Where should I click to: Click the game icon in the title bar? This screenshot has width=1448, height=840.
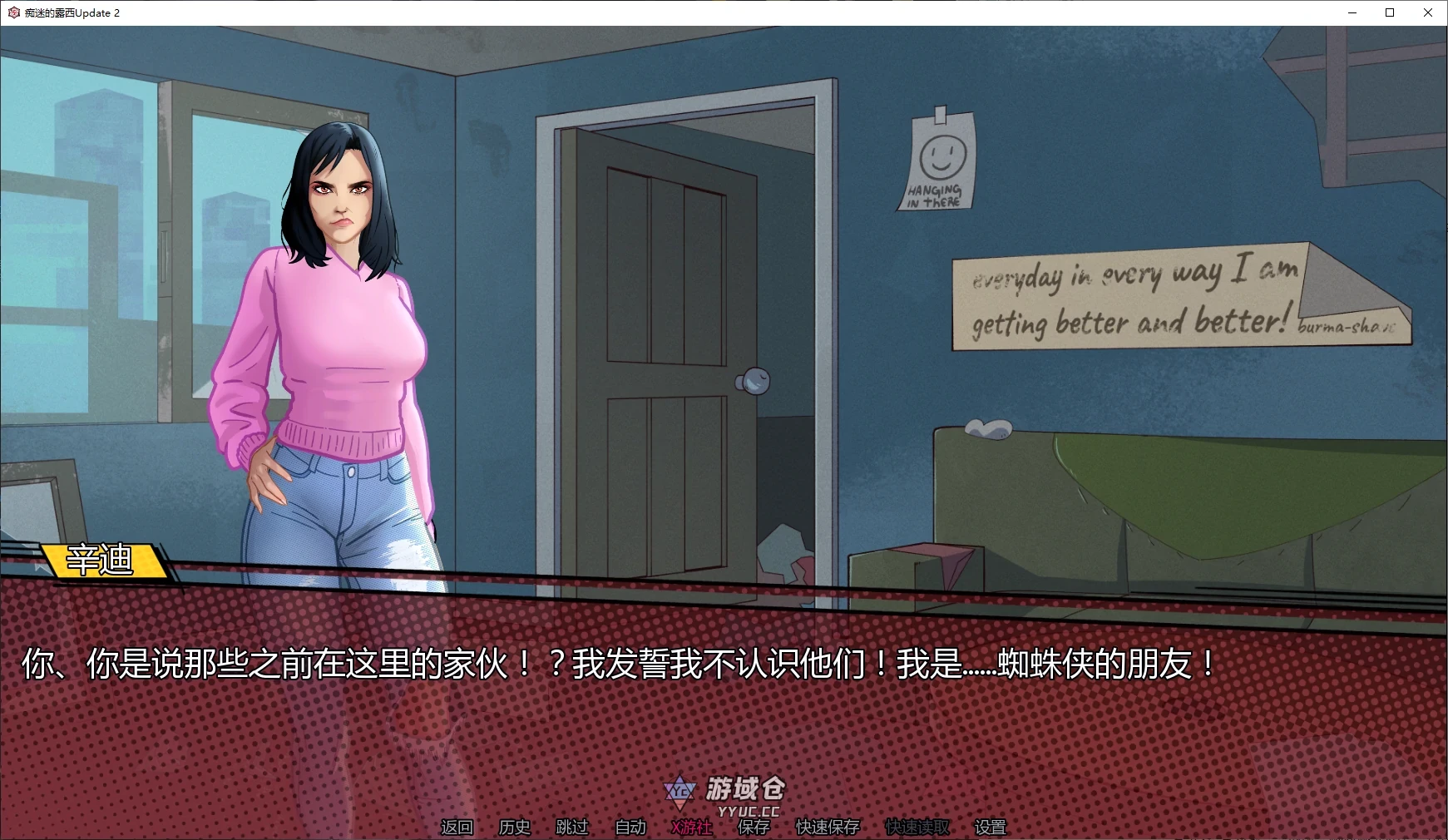coord(12,12)
